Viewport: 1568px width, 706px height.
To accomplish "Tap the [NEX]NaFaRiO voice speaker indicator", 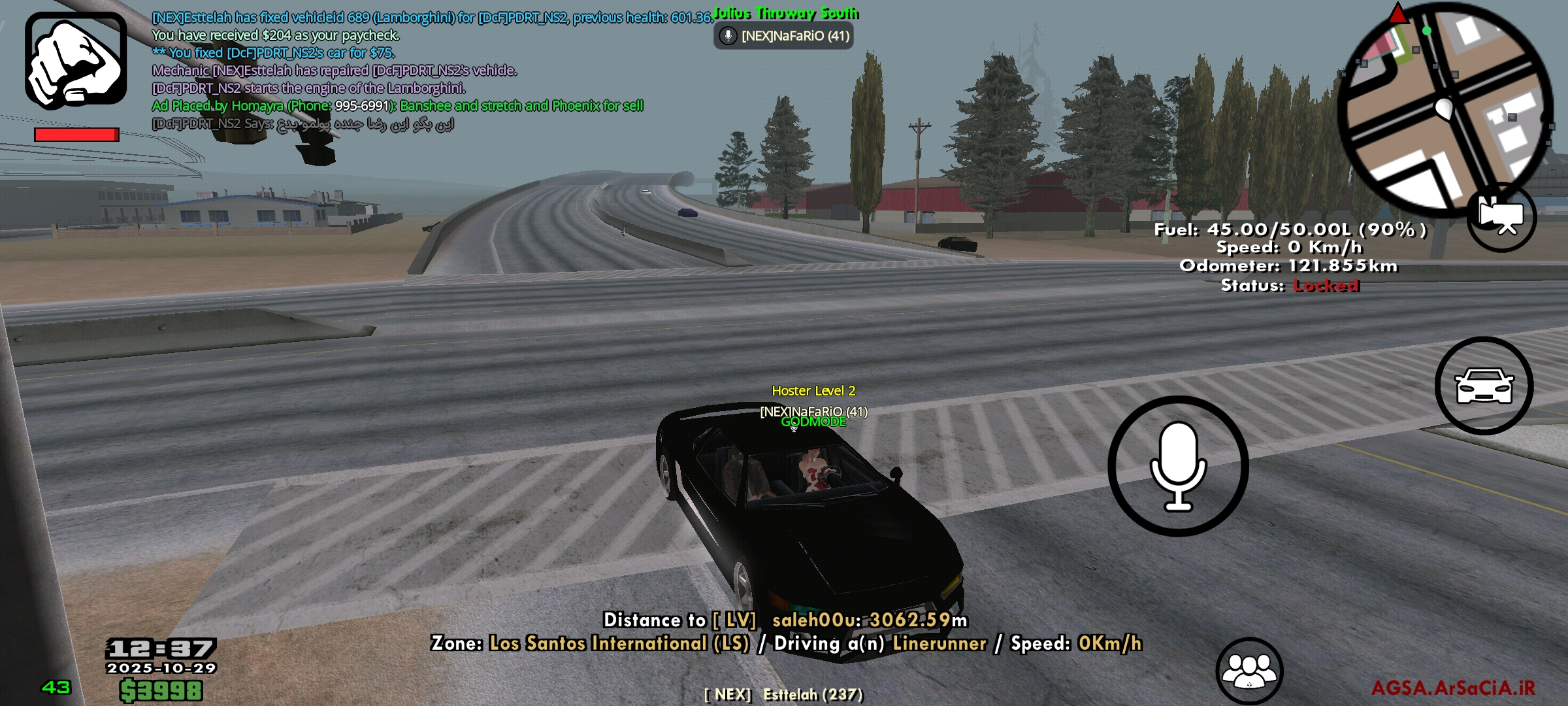I will pyautogui.click(x=783, y=36).
